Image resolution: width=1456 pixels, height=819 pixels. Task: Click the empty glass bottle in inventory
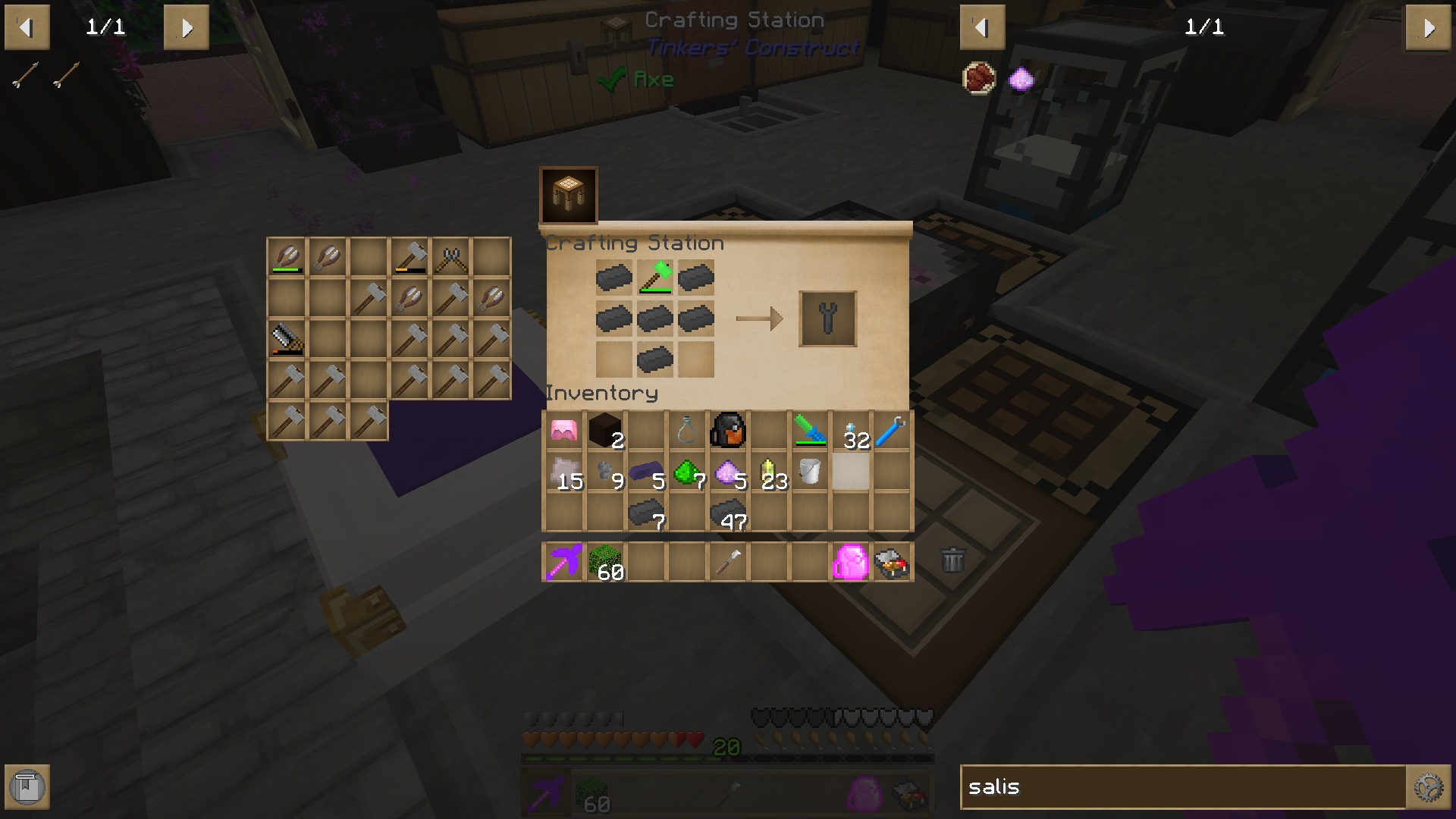686,429
